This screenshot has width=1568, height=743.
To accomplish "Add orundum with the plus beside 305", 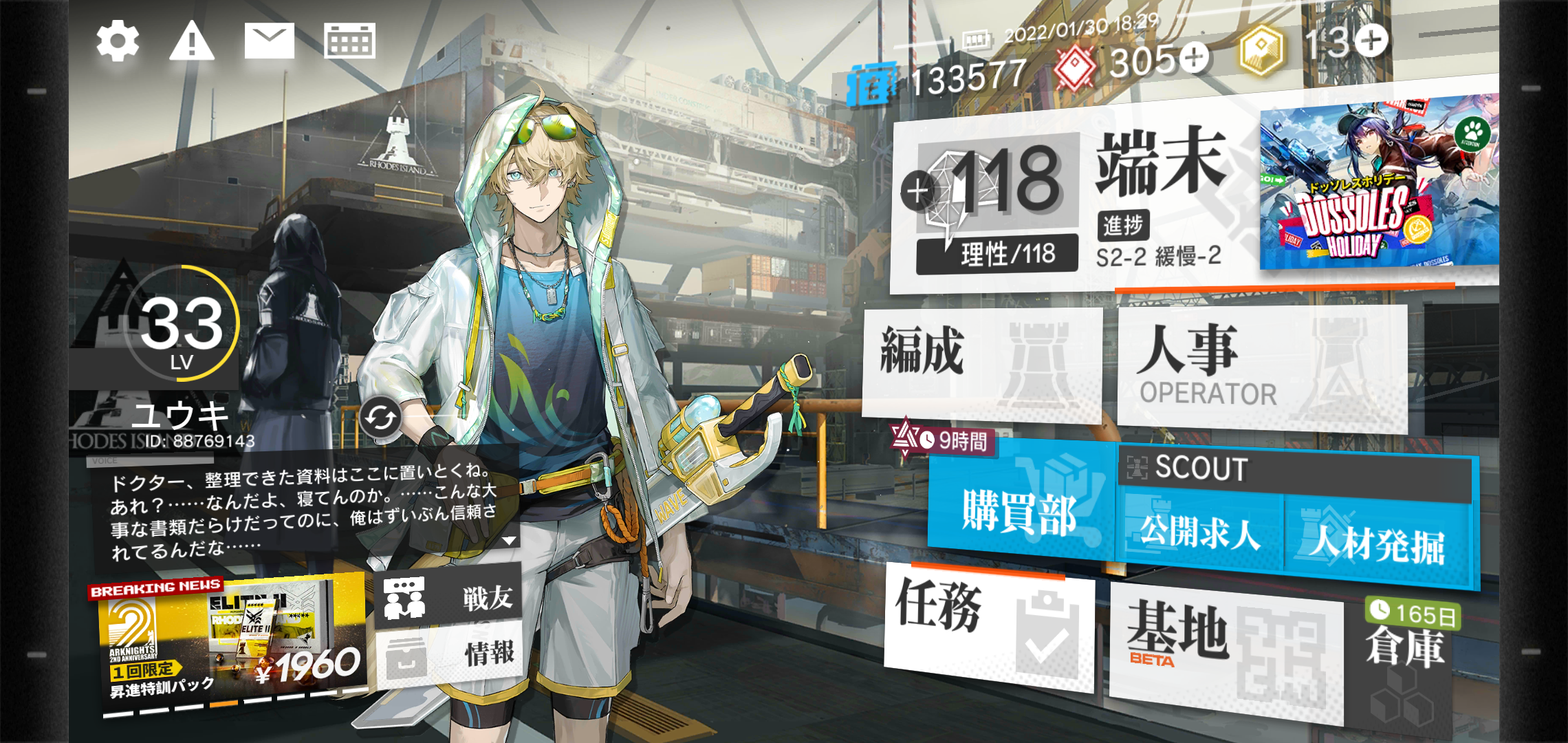I will click(x=1195, y=58).
